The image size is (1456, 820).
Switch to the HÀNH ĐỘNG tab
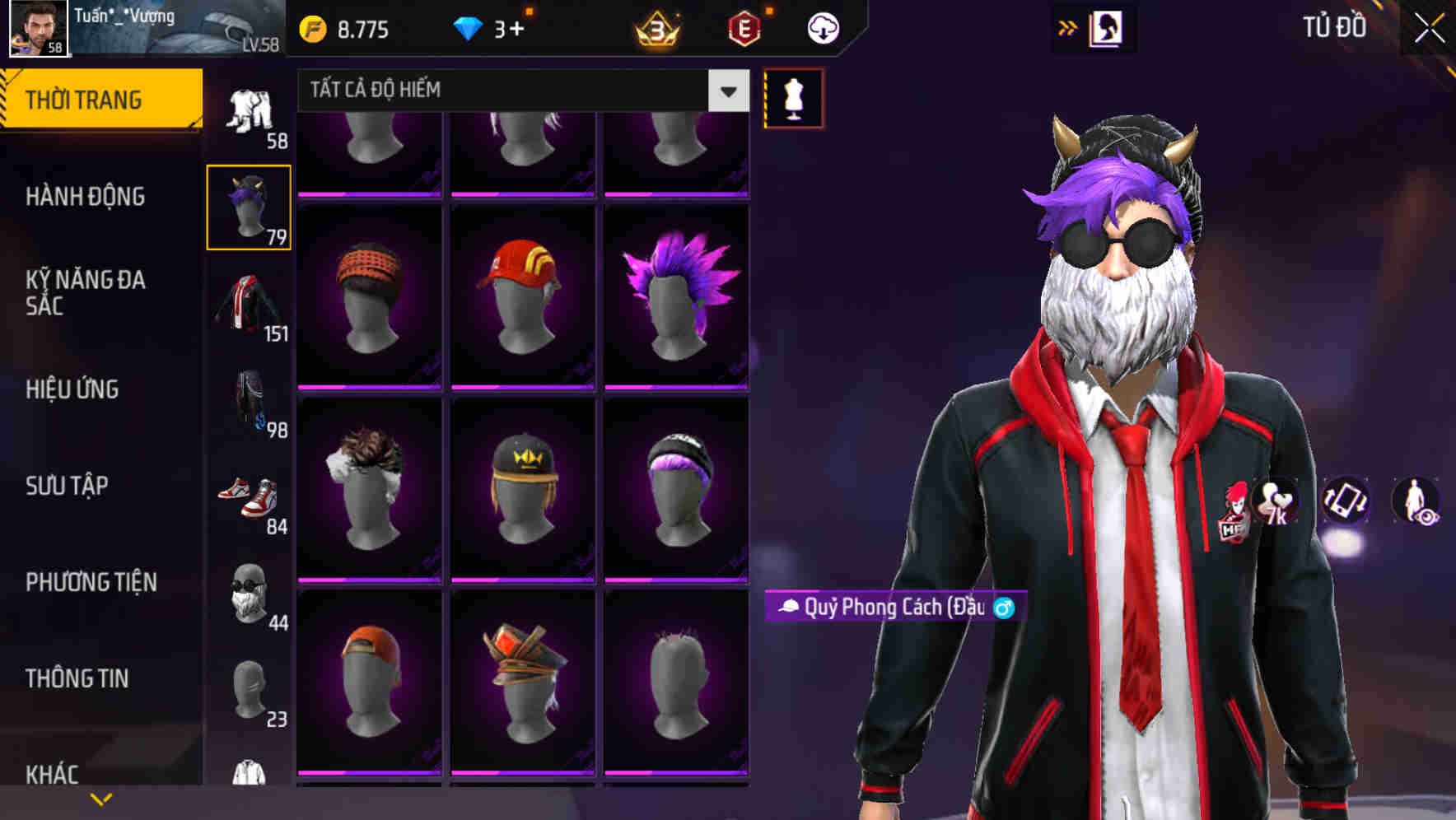[x=85, y=197]
